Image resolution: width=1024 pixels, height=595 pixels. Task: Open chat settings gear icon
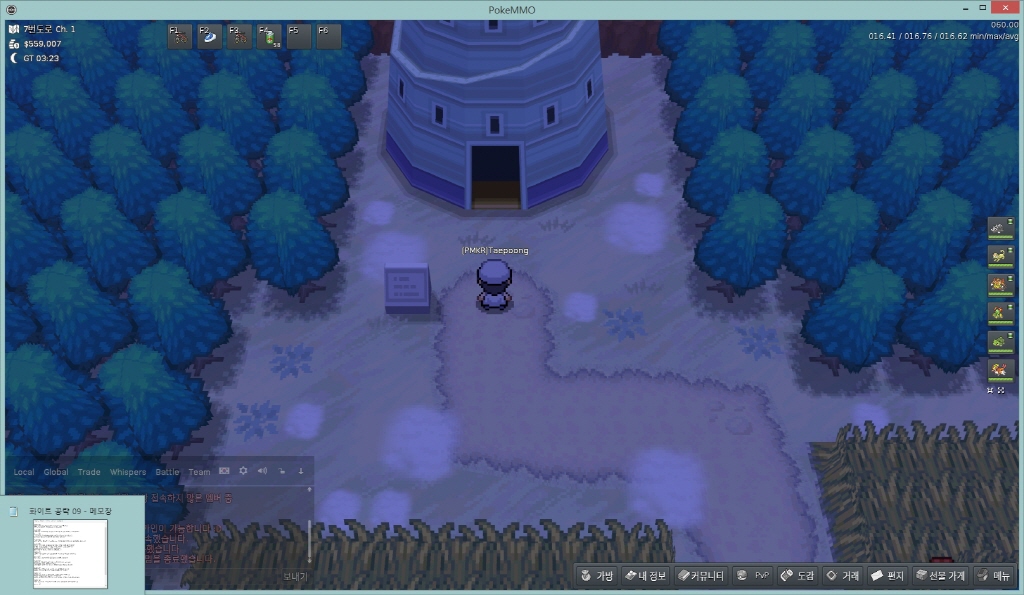[243, 471]
